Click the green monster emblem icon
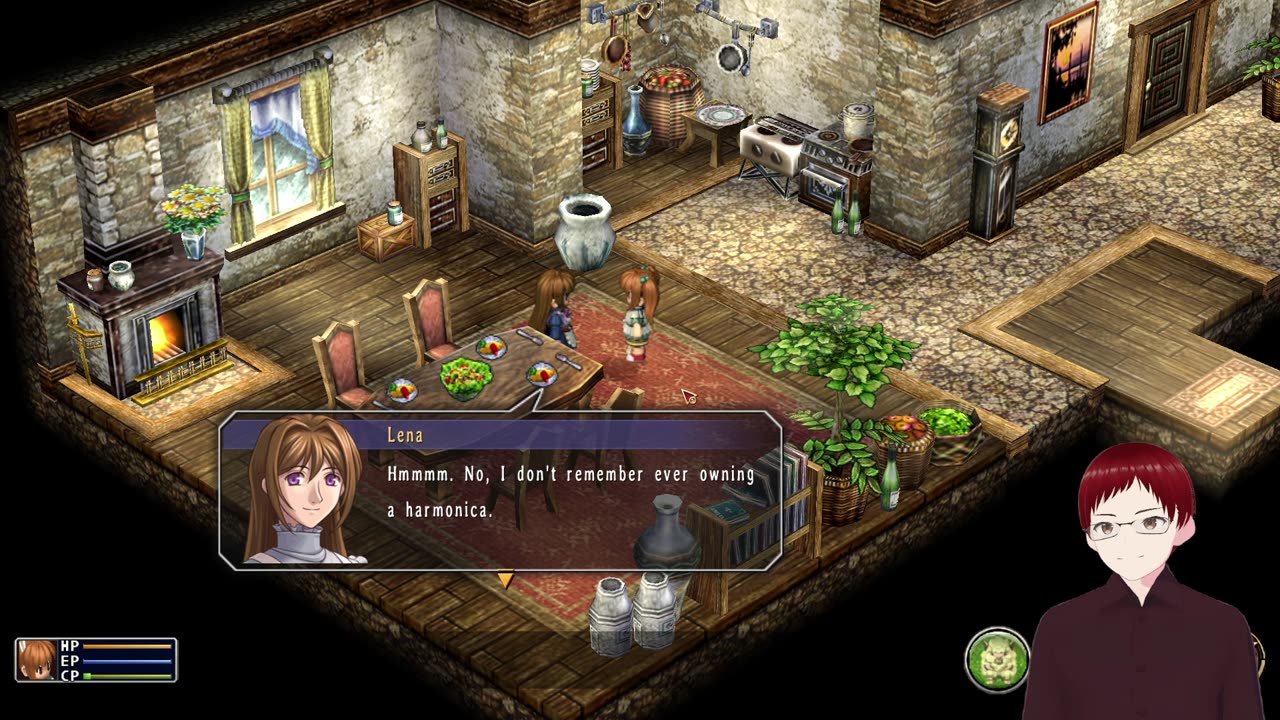 [x=997, y=659]
